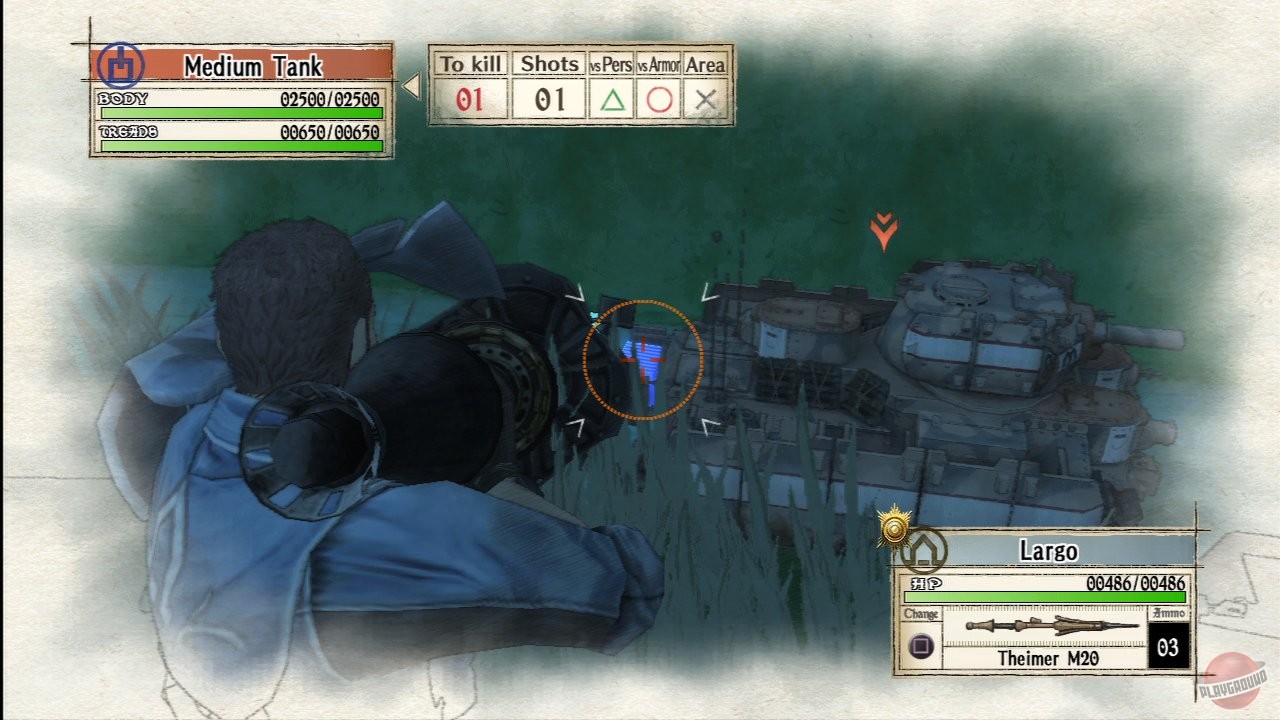Viewport: 1280px width, 720px height.
Task: Select the Shots column header
Action: [x=548, y=63]
